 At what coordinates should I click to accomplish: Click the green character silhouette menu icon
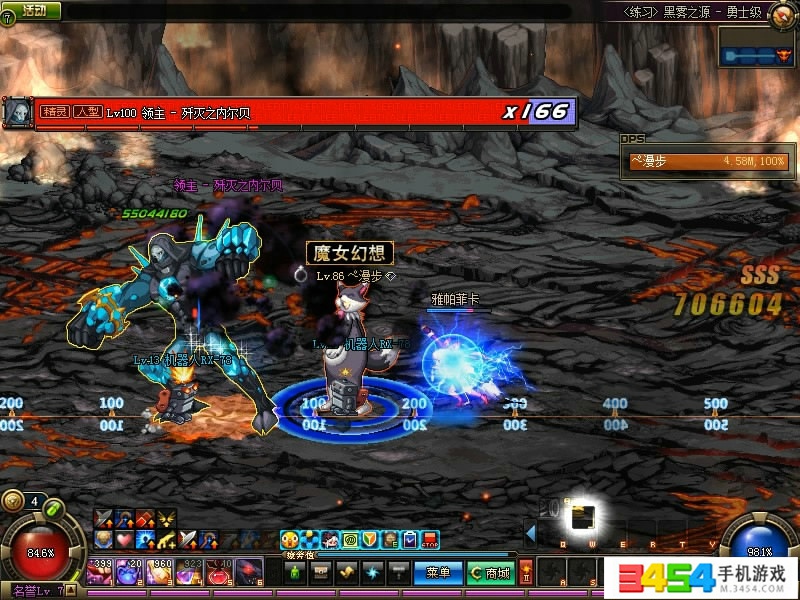(295, 573)
